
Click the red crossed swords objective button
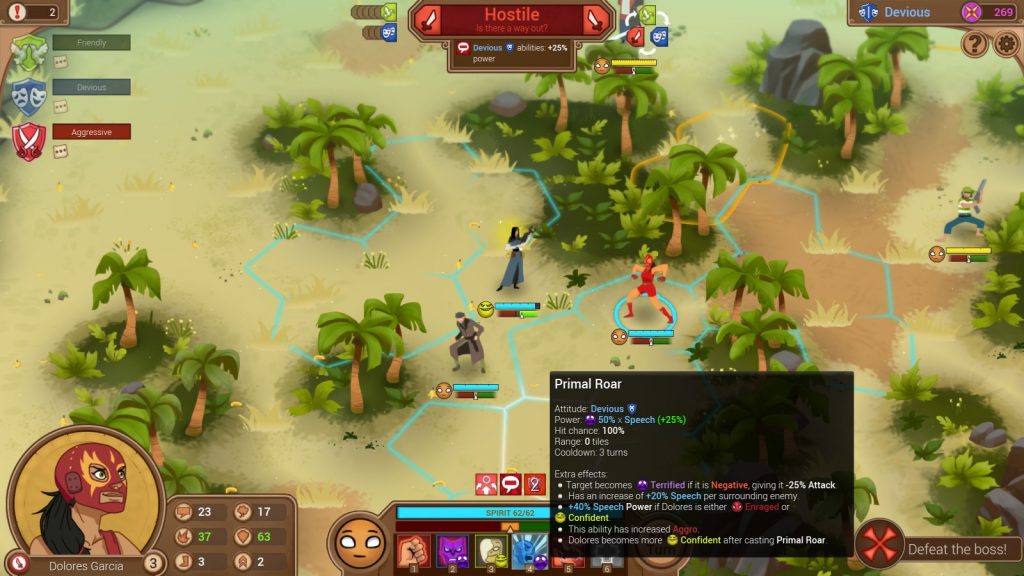pyautogui.click(x=880, y=547)
